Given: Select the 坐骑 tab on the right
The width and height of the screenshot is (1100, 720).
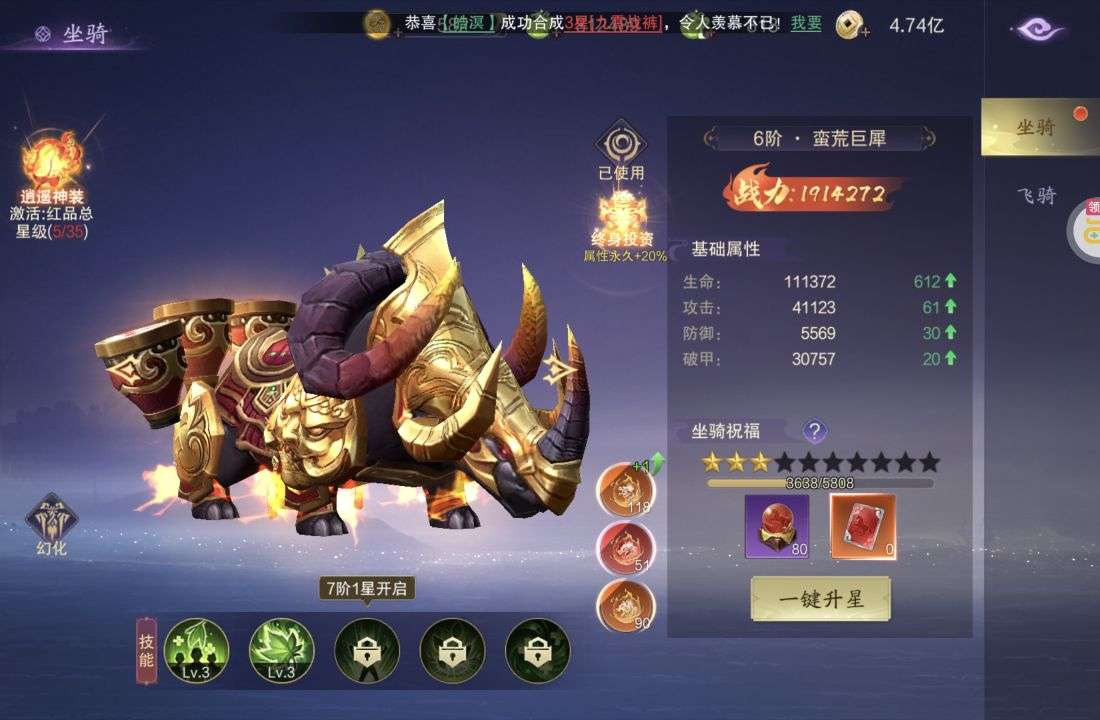Looking at the screenshot, I should point(1035,127).
